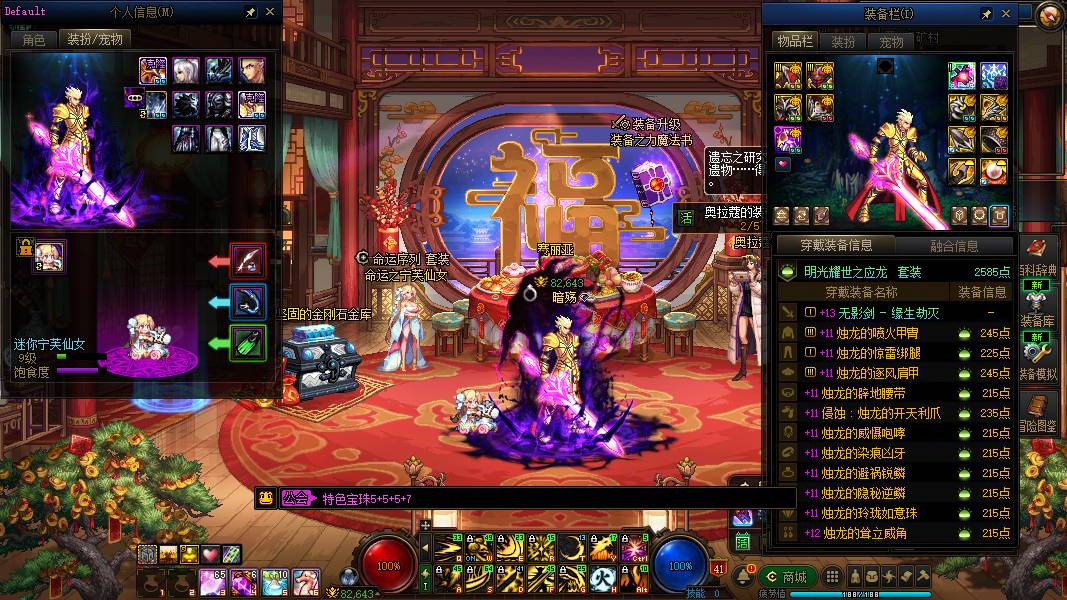
Task: Select the pet's green equipment slot
Action: click(248, 343)
